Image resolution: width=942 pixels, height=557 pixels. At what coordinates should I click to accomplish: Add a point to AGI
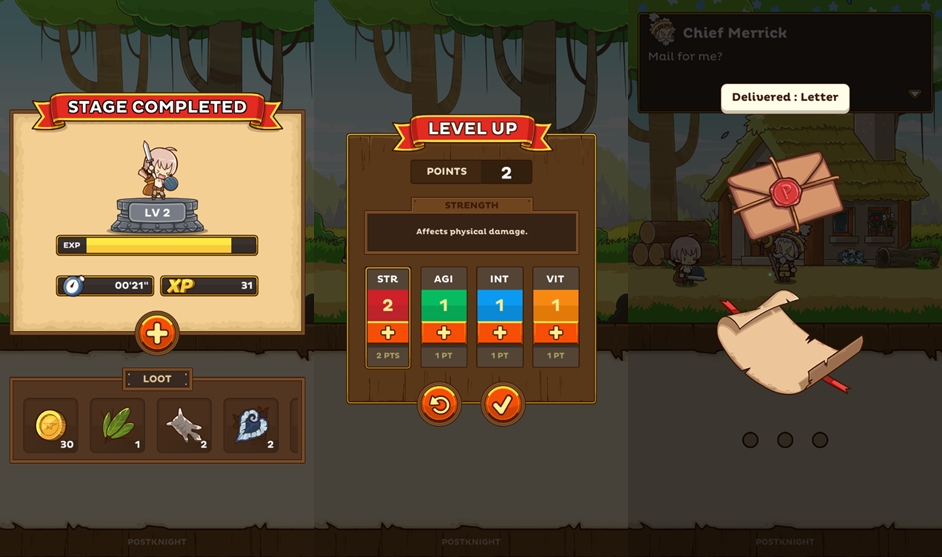(444, 333)
